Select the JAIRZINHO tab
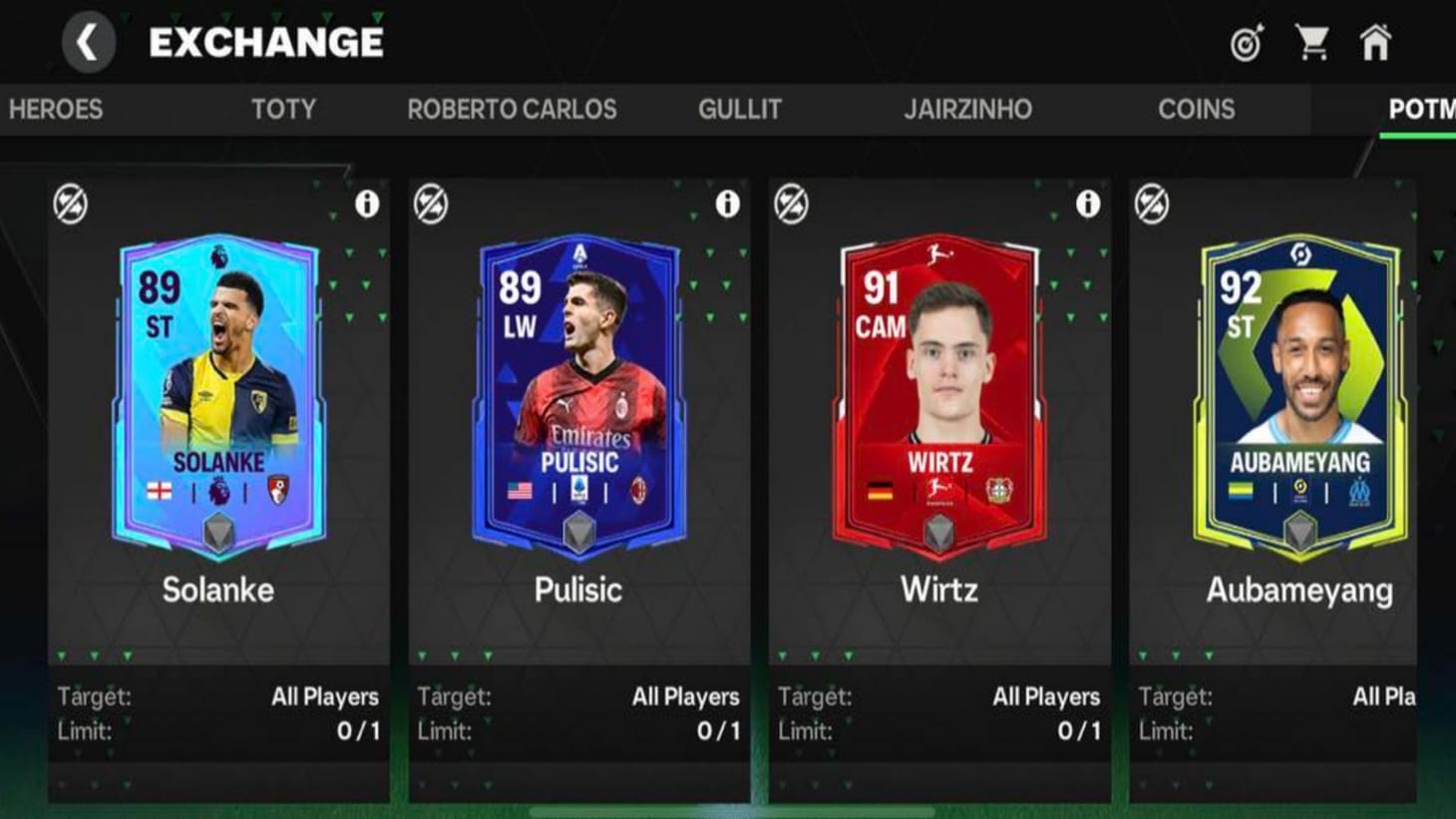Screen dimensions: 1456x819 click(x=968, y=110)
